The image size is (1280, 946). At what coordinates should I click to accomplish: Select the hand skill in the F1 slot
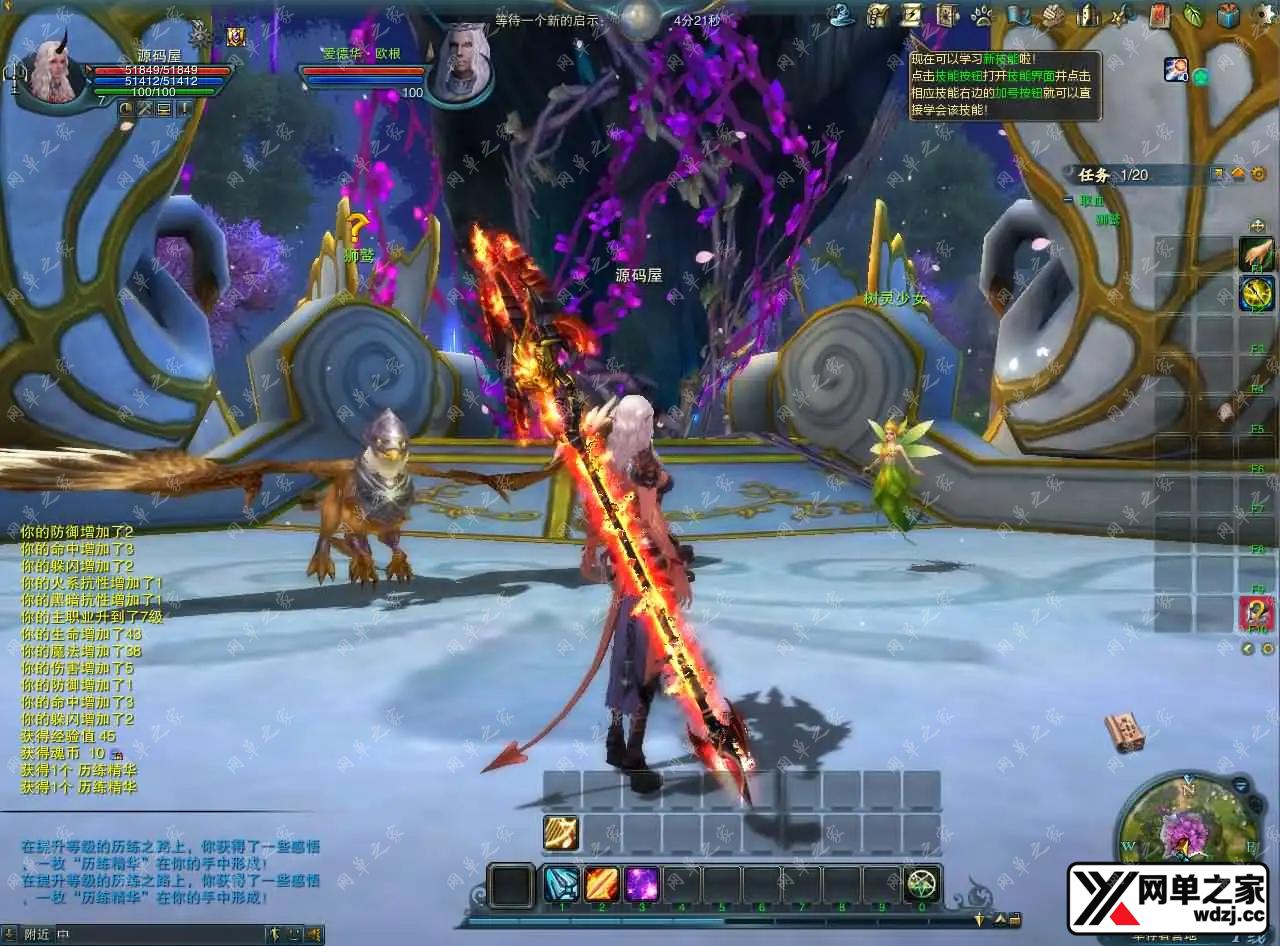1256,254
